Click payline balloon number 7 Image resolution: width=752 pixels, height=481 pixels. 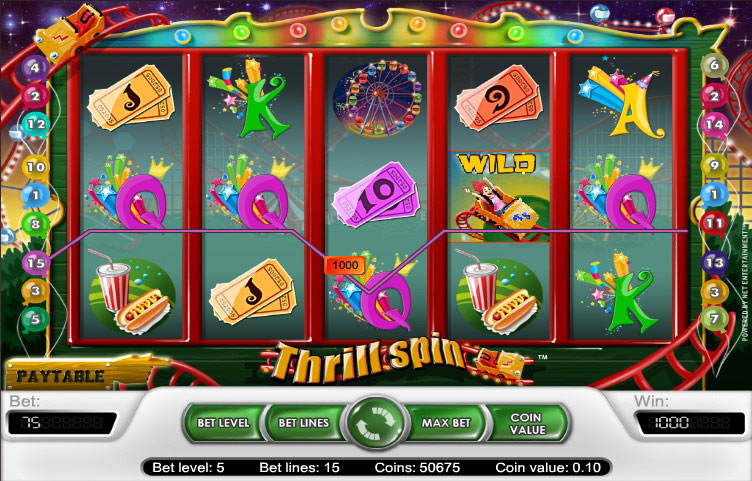point(713,318)
